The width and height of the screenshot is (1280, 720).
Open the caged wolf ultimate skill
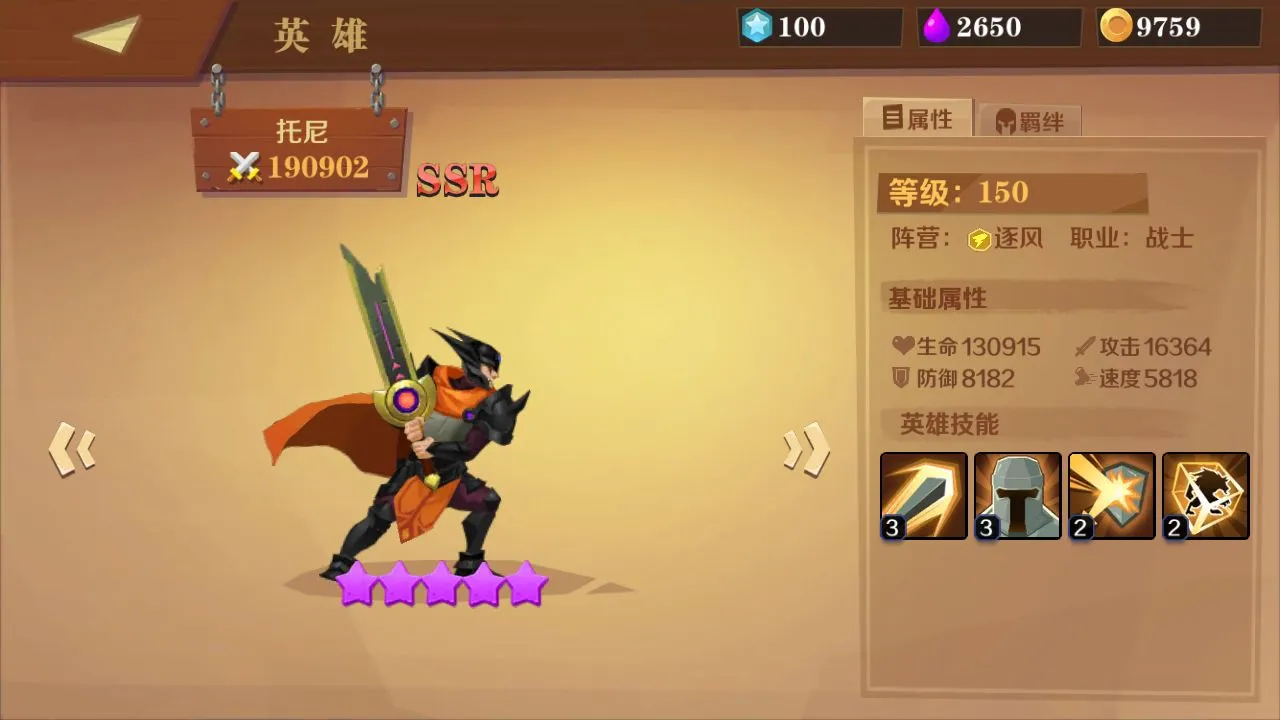click(x=1205, y=495)
